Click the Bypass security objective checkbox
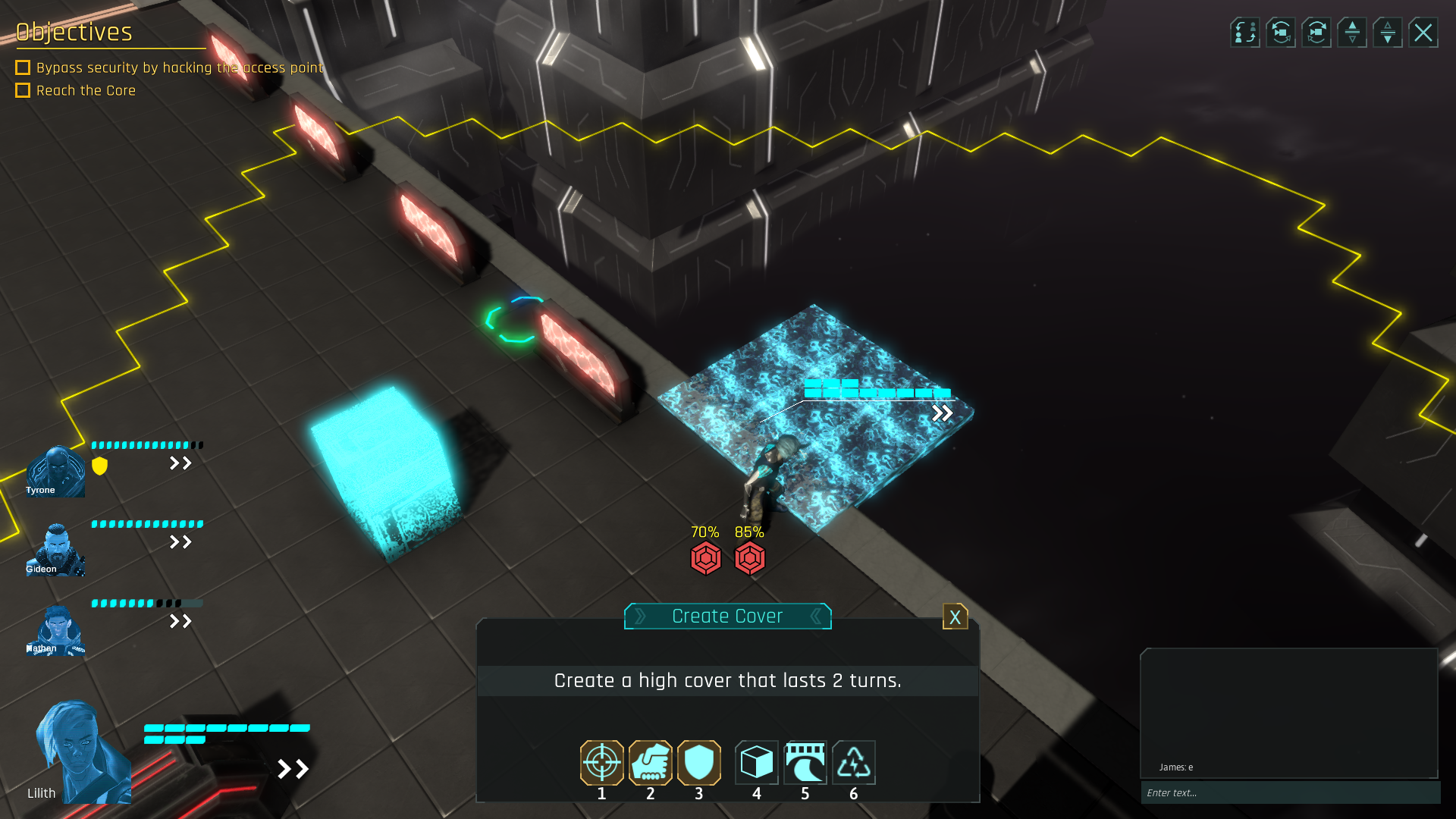Screen dimensions: 1456x819 [23, 67]
